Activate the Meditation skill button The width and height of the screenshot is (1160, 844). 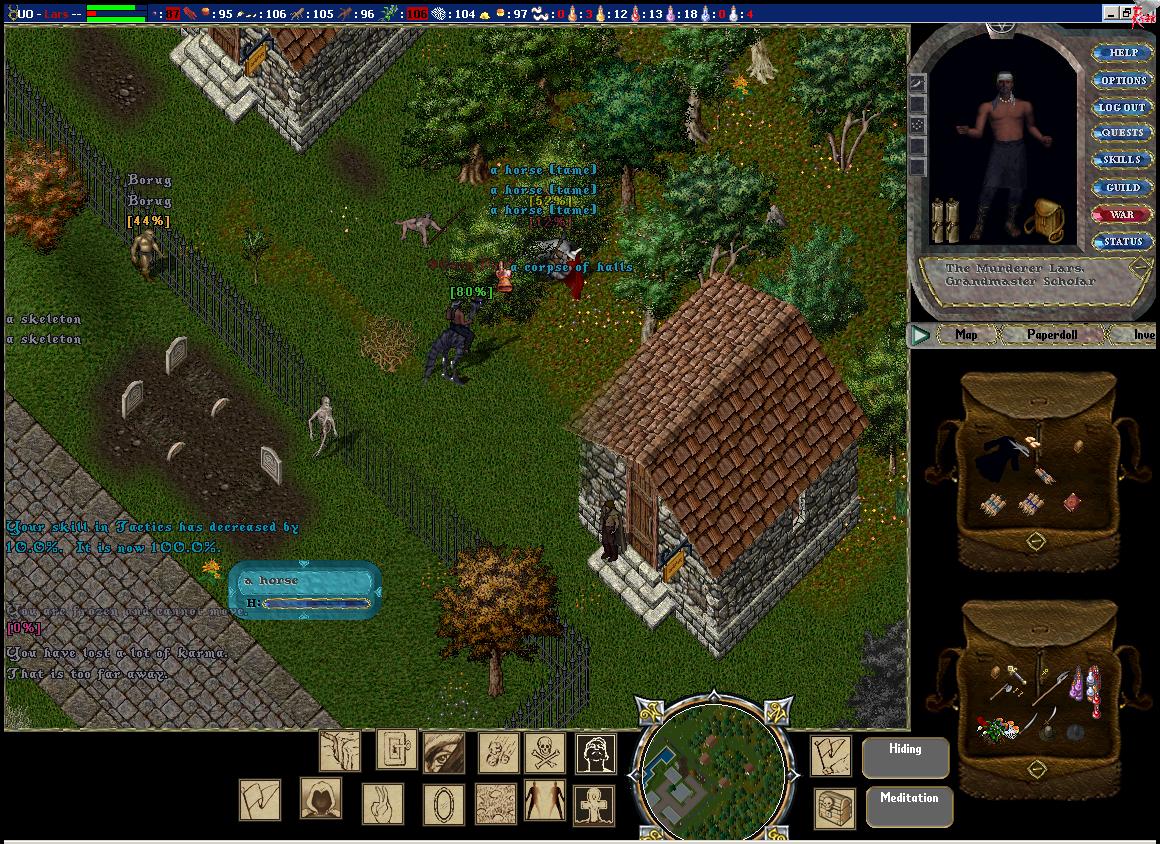tap(909, 807)
